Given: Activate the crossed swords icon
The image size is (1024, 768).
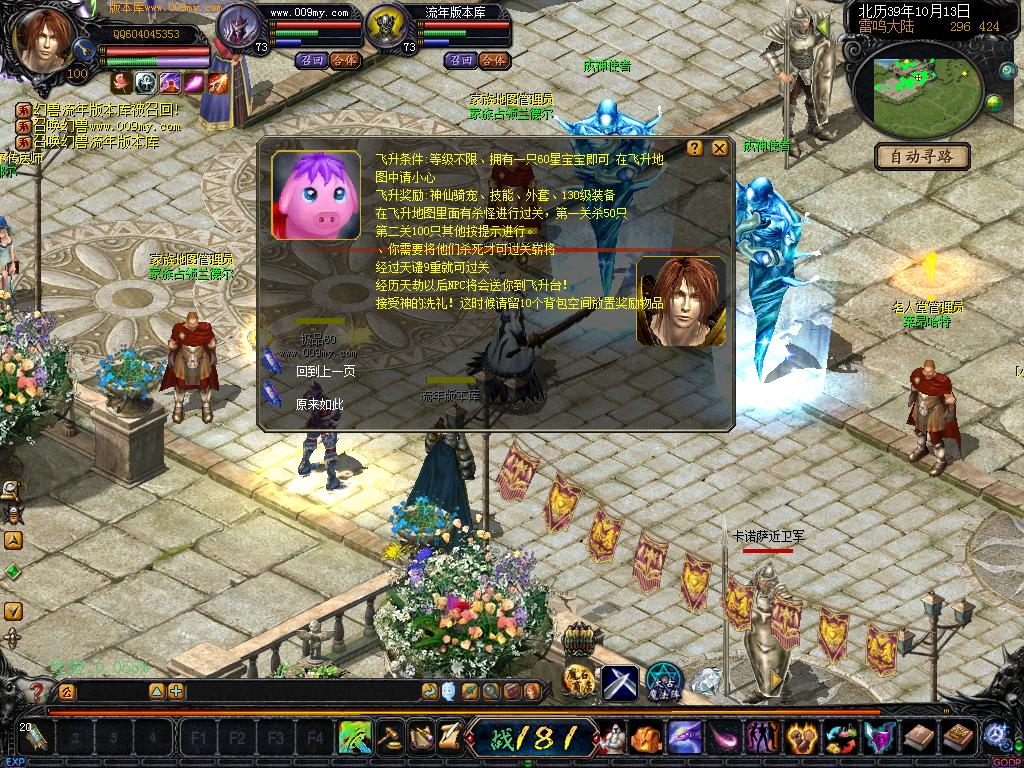Looking at the screenshot, I should tap(620, 682).
